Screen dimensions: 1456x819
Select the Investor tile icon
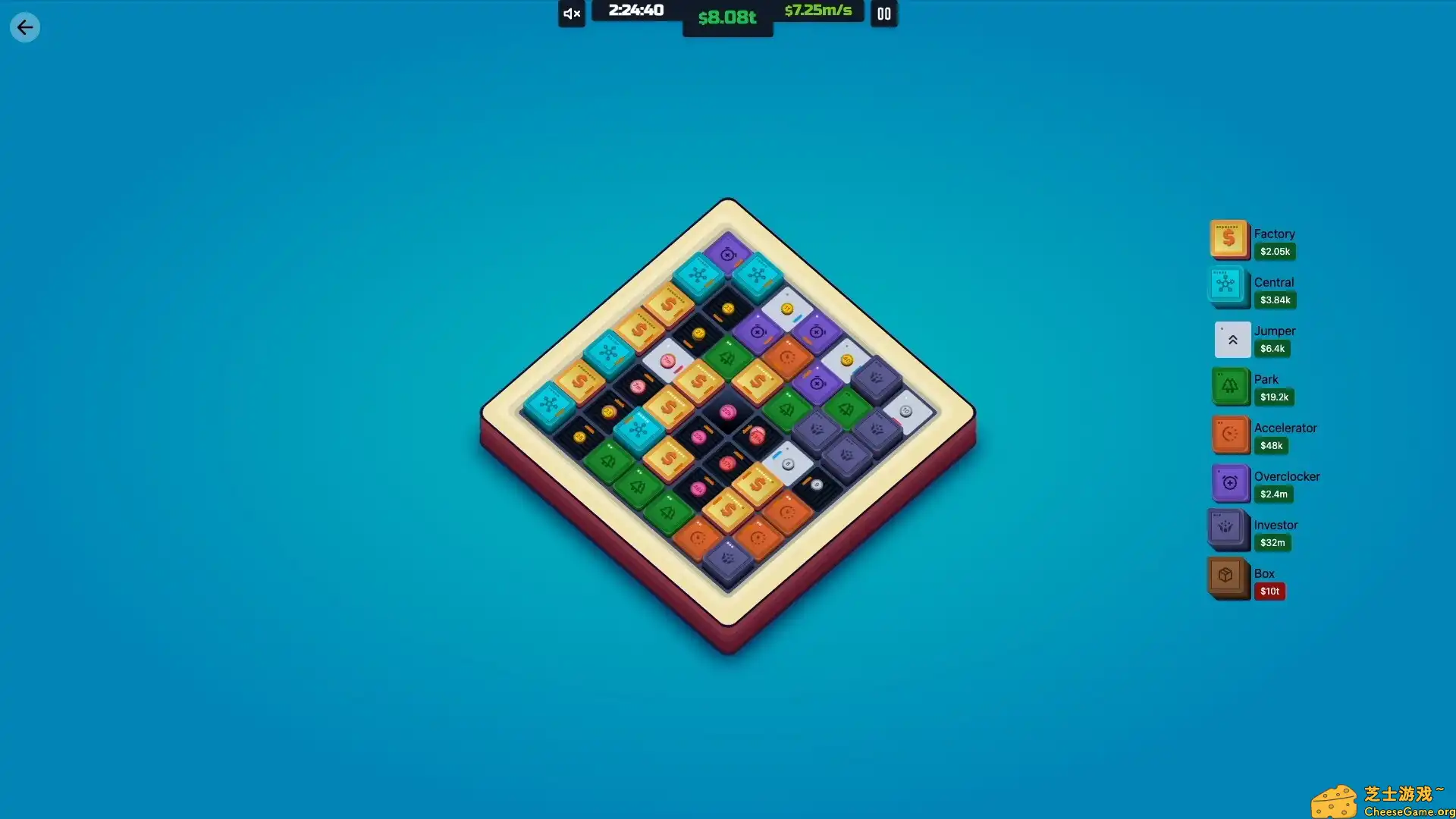click(x=1227, y=530)
